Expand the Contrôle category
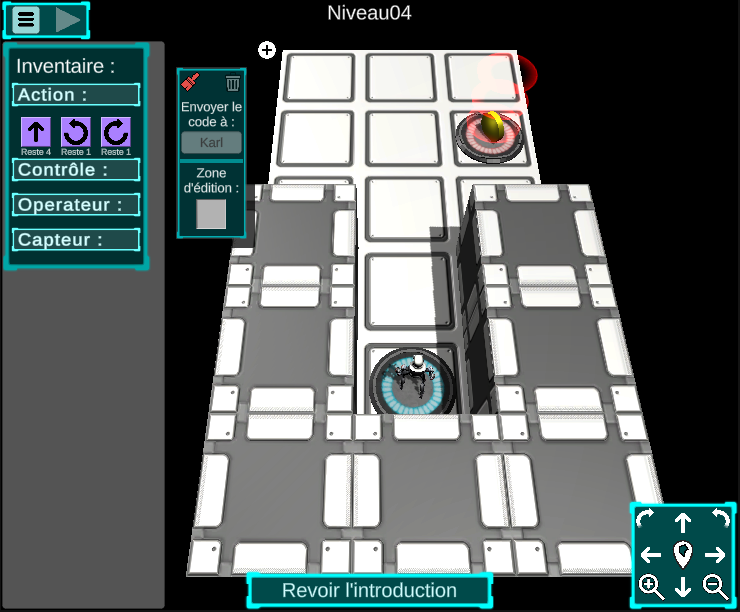The image size is (740, 612). pos(76,170)
